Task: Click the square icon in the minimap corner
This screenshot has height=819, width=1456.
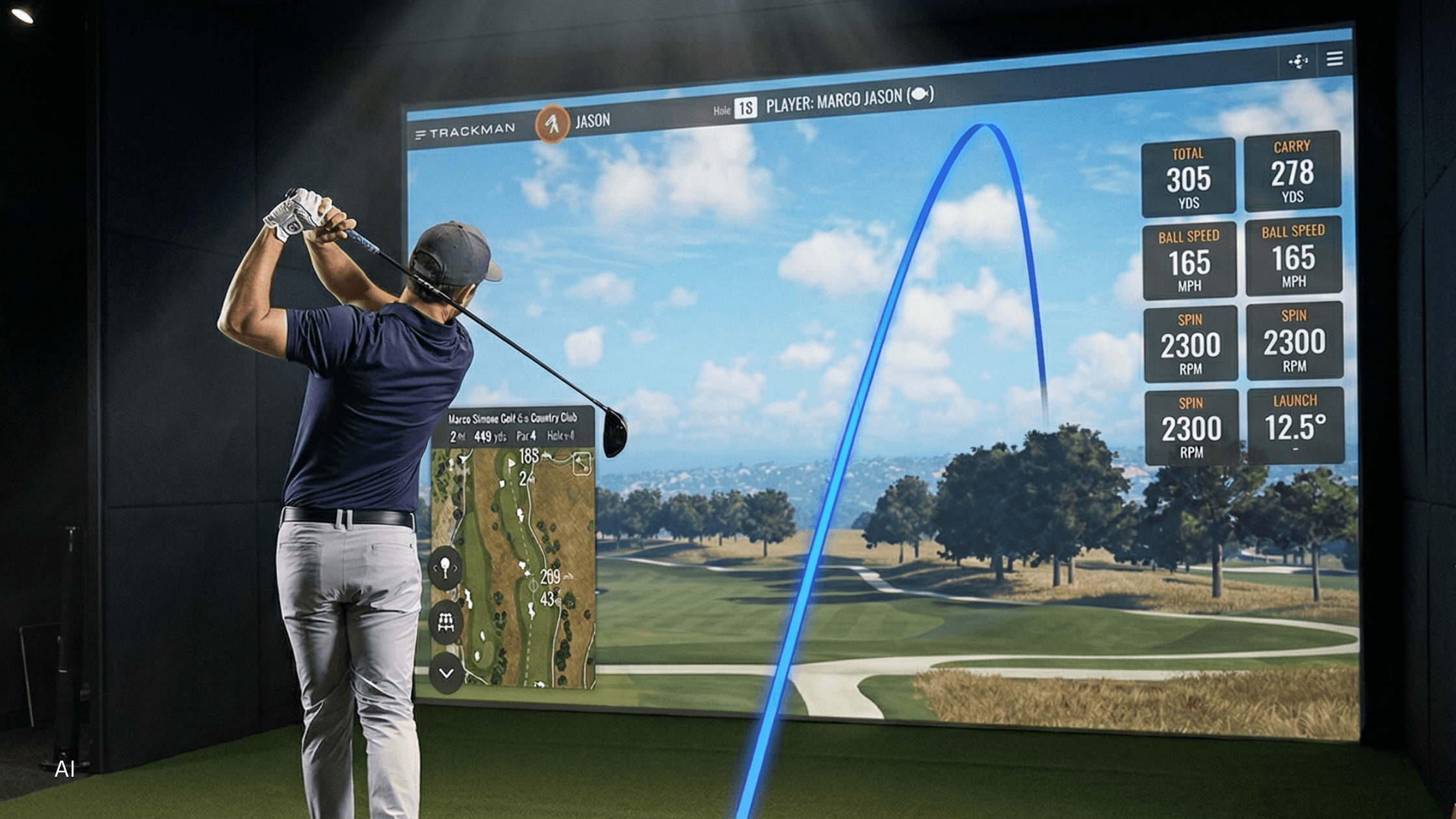Action: tap(581, 463)
